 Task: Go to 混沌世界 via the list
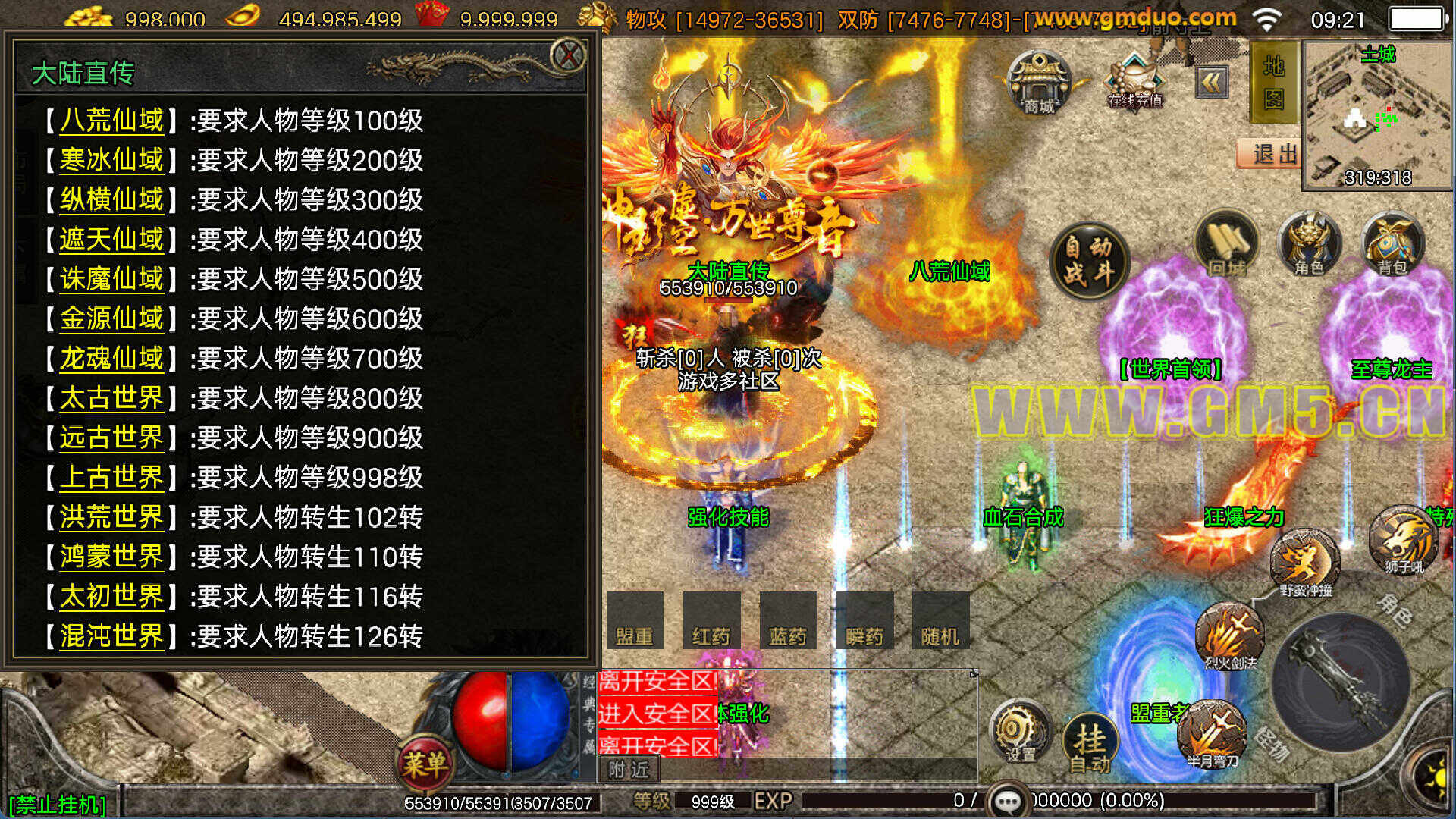click(x=111, y=636)
